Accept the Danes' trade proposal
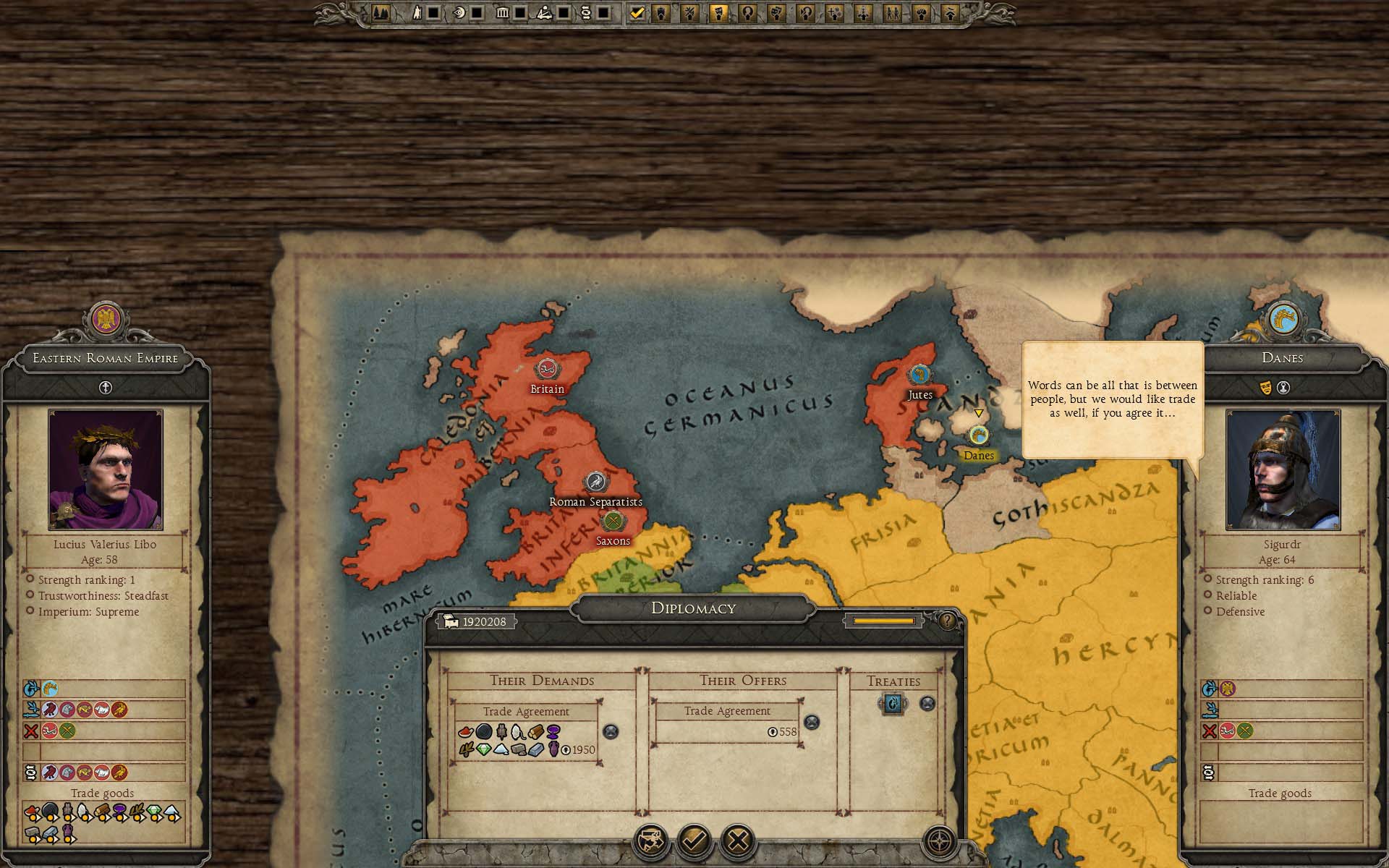The image size is (1389, 868). [694, 841]
